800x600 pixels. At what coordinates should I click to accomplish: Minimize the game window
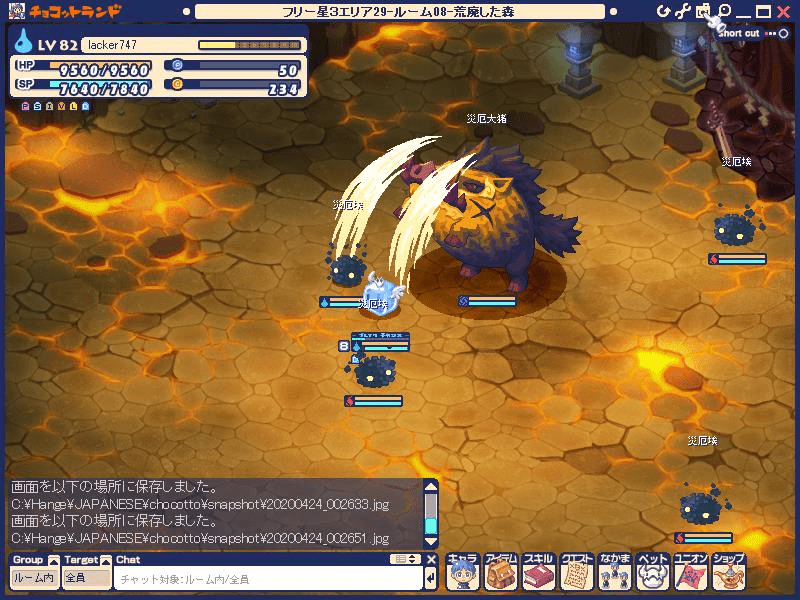744,12
